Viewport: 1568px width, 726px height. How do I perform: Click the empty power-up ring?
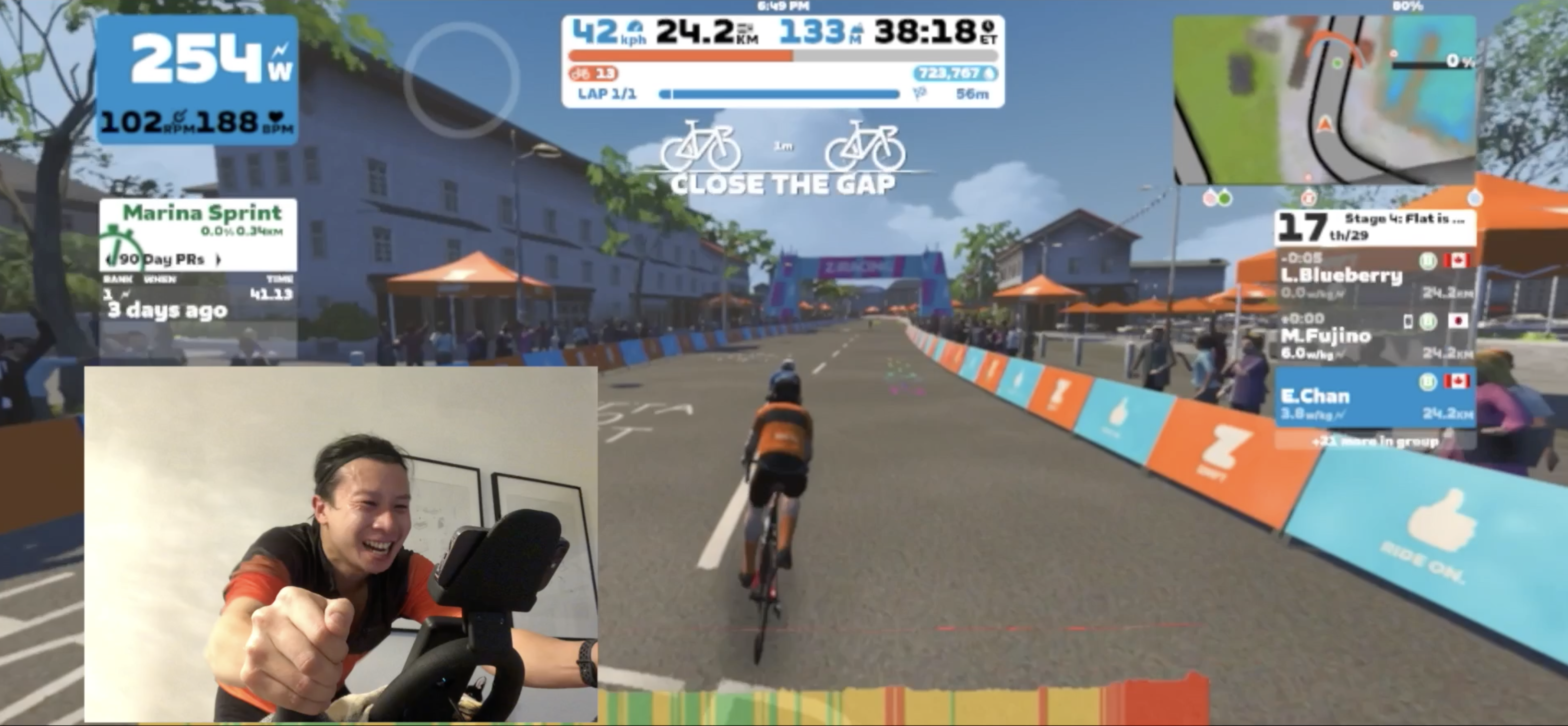point(461,80)
